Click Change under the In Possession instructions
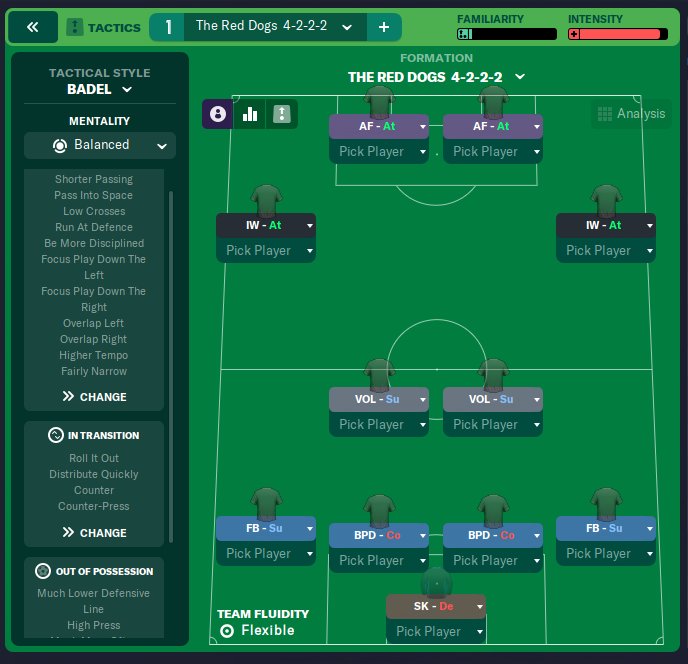The height and width of the screenshot is (664, 688). 95,397
